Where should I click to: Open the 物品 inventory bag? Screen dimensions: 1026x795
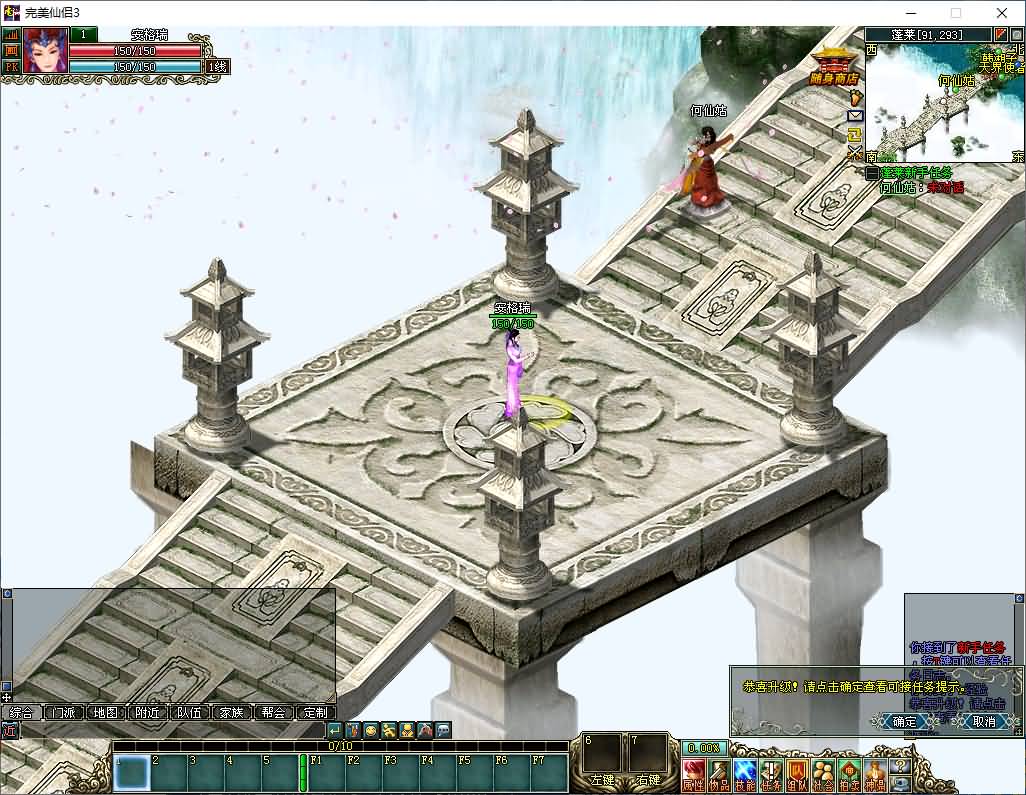[x=719, y=775]
